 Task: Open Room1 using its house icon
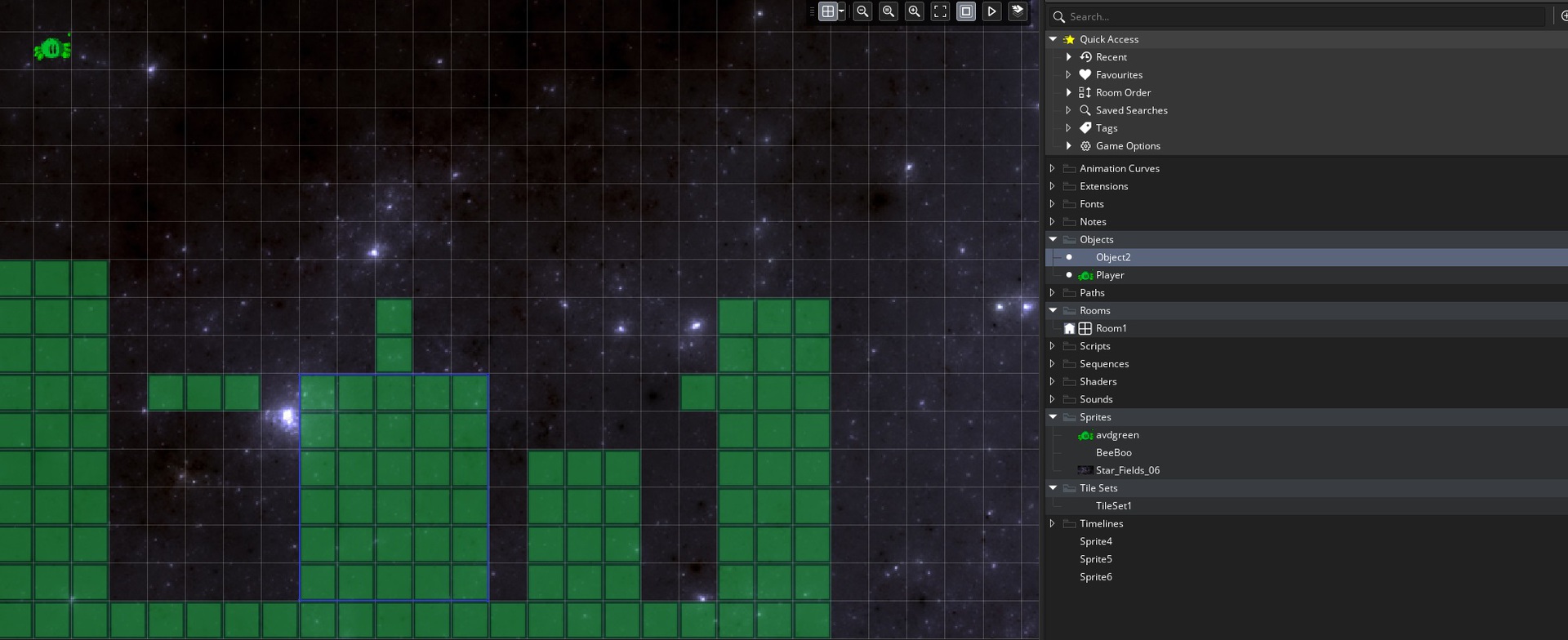pyautogui.click(x=1071, y=327)
